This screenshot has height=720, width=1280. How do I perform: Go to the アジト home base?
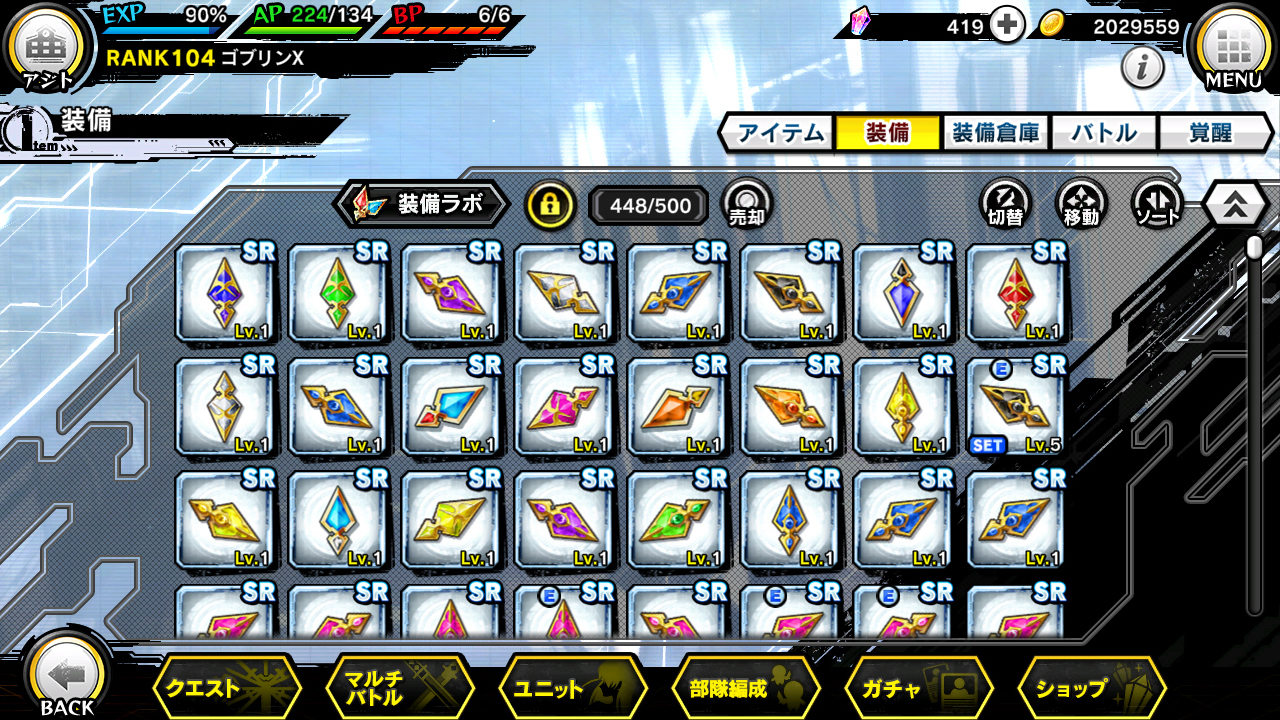[x=47, y=50]
